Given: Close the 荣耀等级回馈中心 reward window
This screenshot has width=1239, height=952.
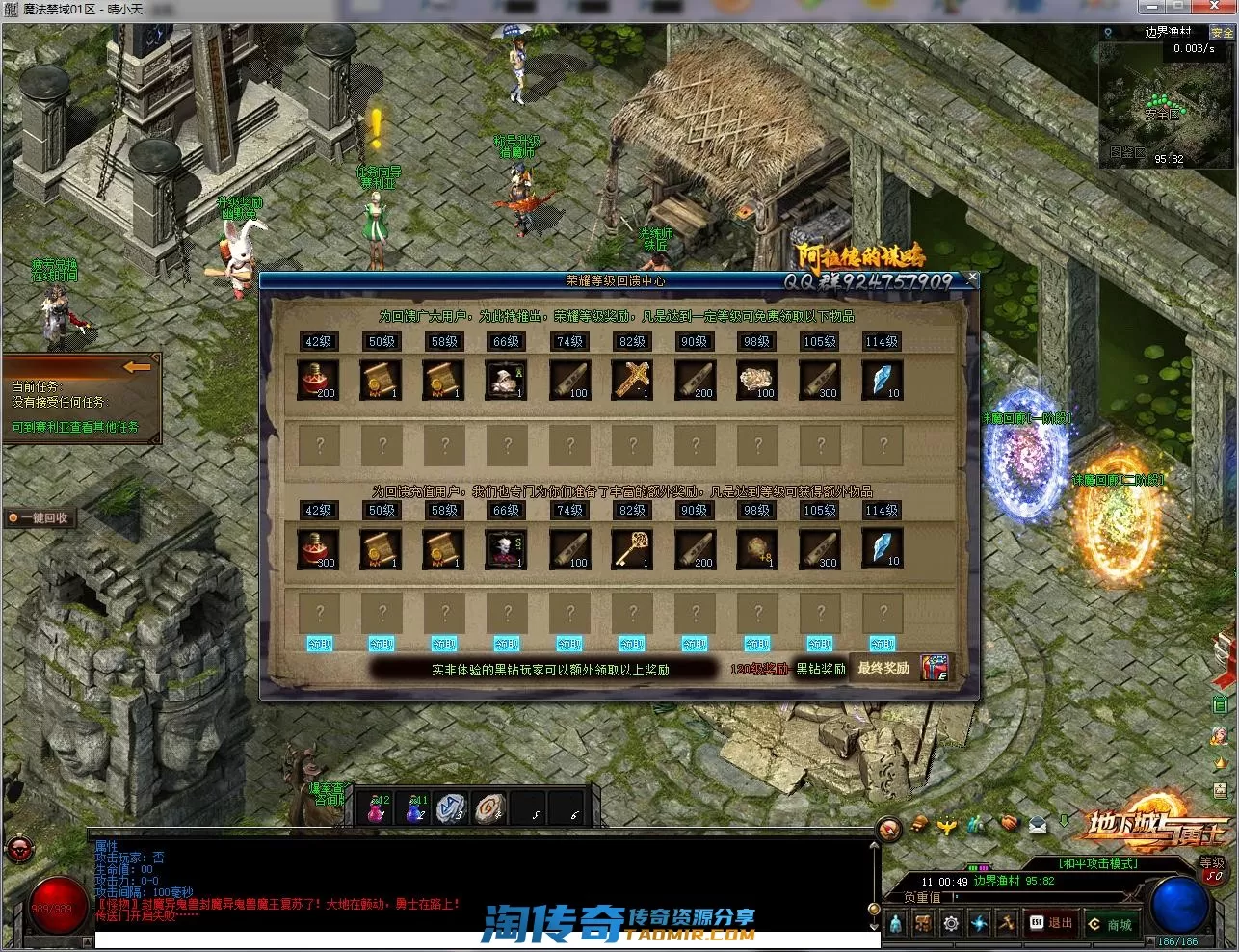Looking at the screenshot, I should [971, 278].
